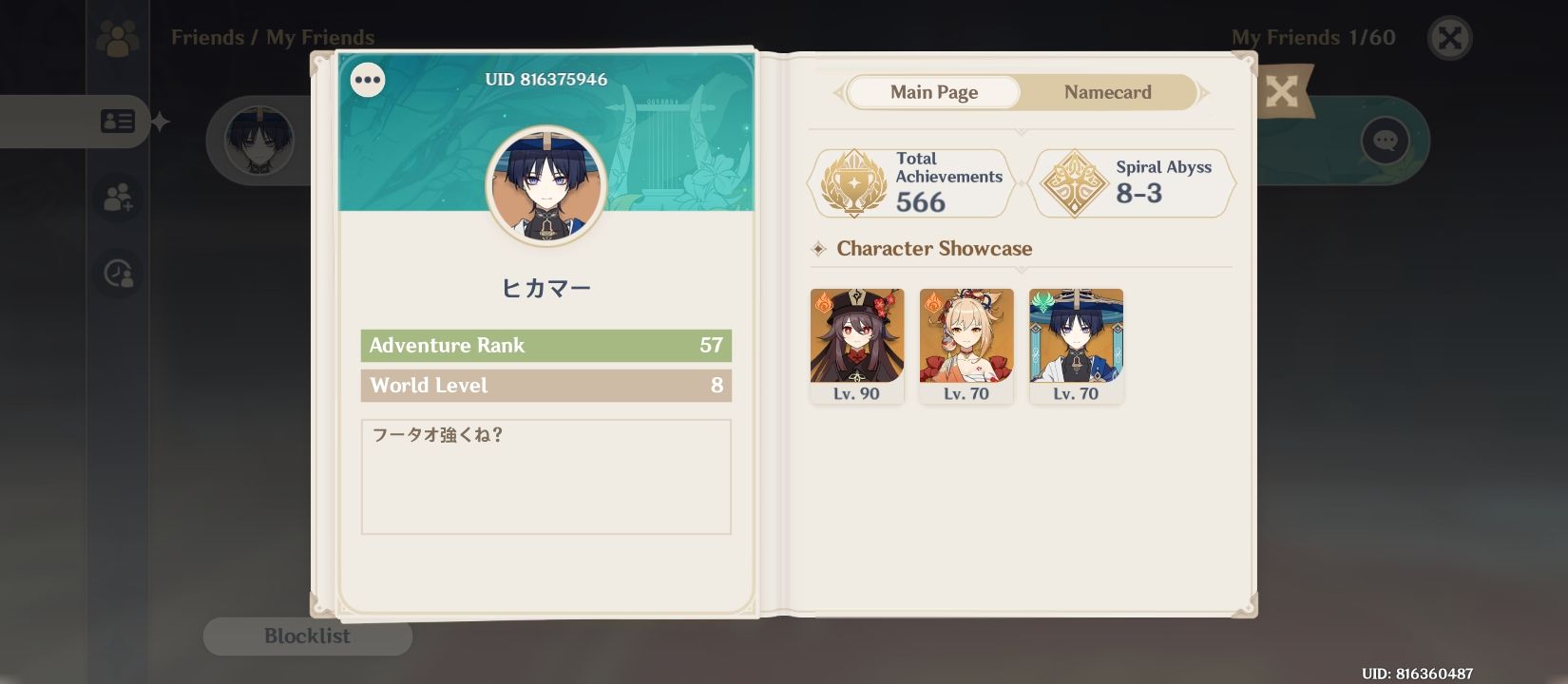Open the Recent Players clock icon
Screen dimensions: 1568x684
click(x=118, y=274)
